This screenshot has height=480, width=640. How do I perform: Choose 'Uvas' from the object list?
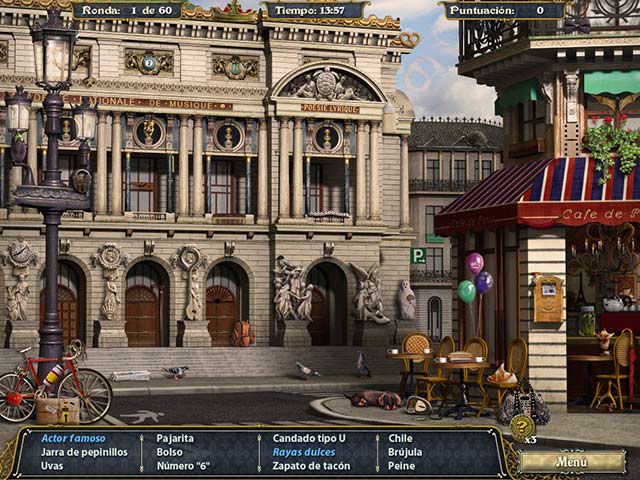coord(52,466)
